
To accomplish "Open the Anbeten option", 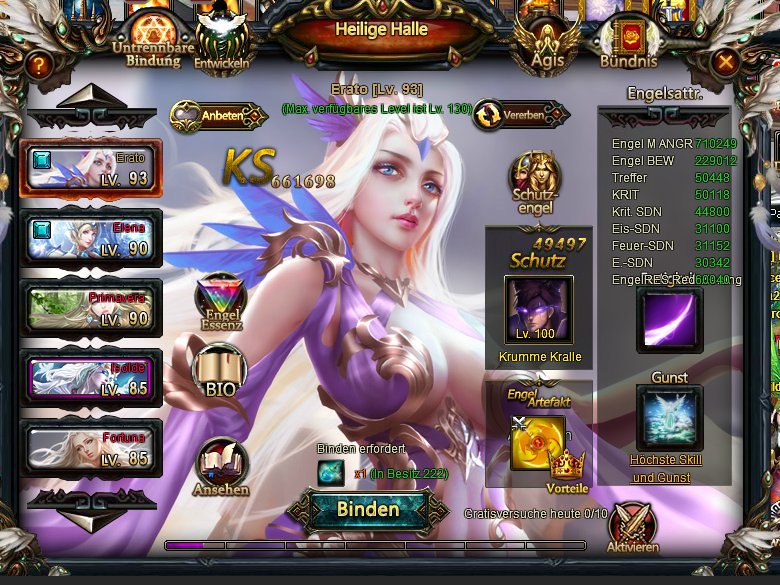I will (220, 116).
